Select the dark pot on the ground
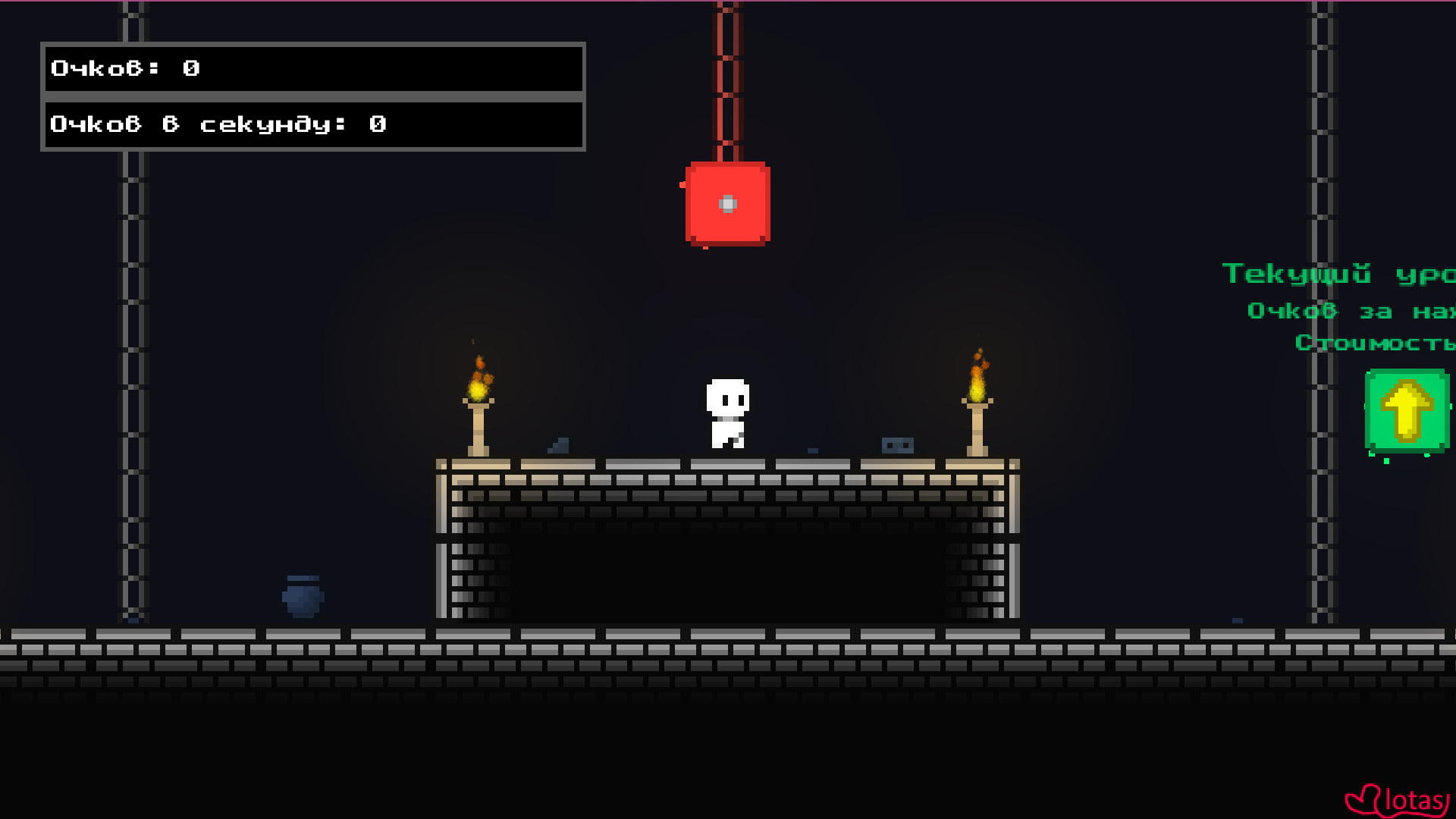Viewport: 1456px width, 819px height. (303, 597)
